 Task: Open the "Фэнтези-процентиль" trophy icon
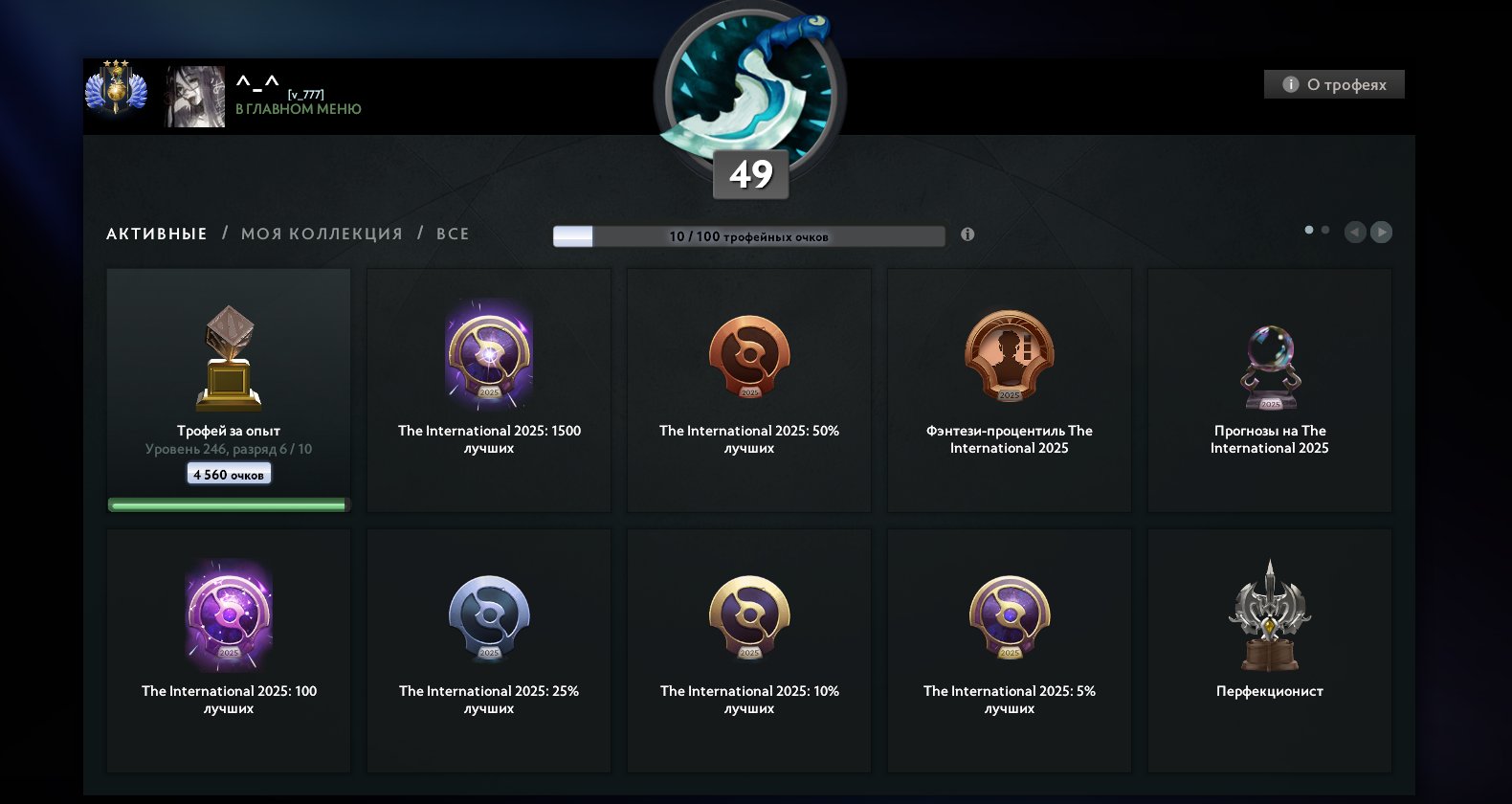click(x=1009, y=356)
